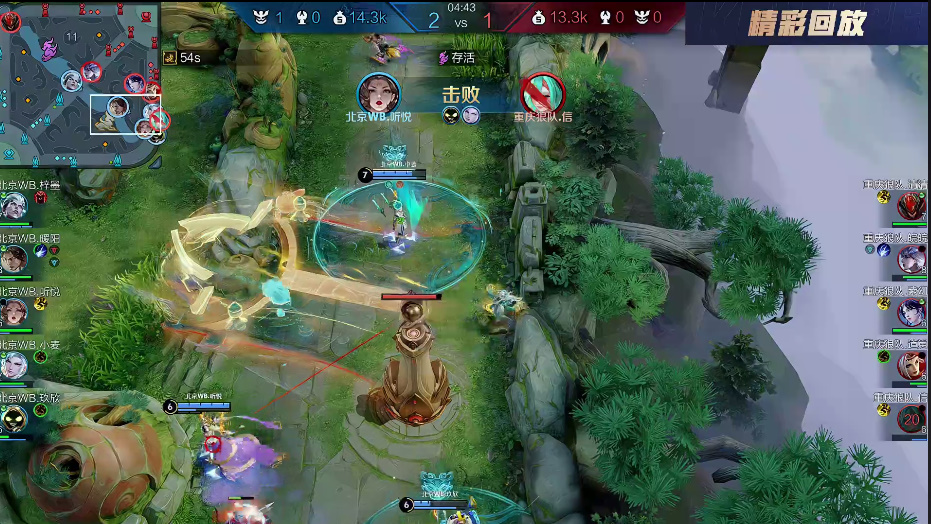Click the 54s buff timer icon

[170, 58]
